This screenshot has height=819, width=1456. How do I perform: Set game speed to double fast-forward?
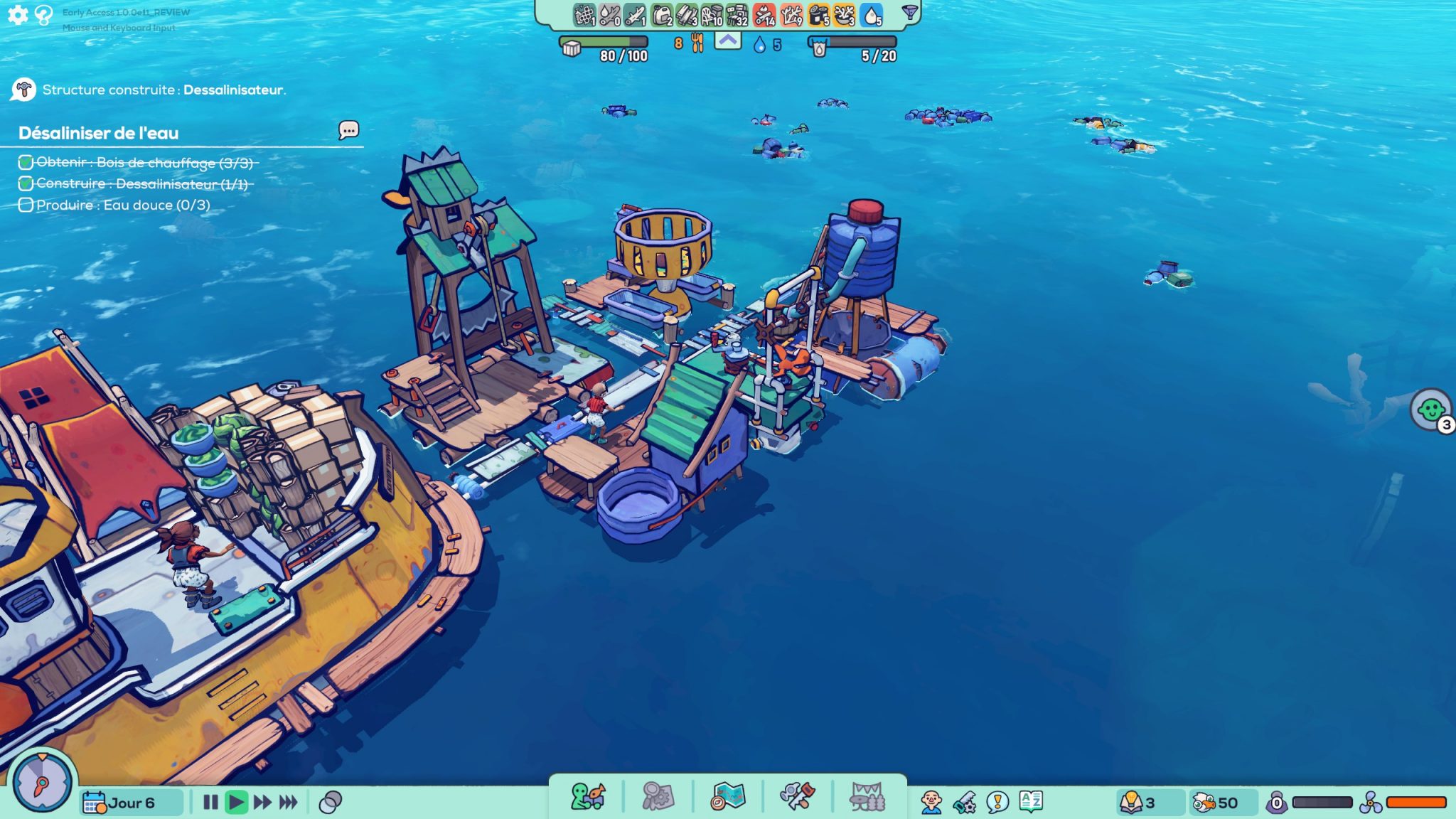tap(262, 803)
